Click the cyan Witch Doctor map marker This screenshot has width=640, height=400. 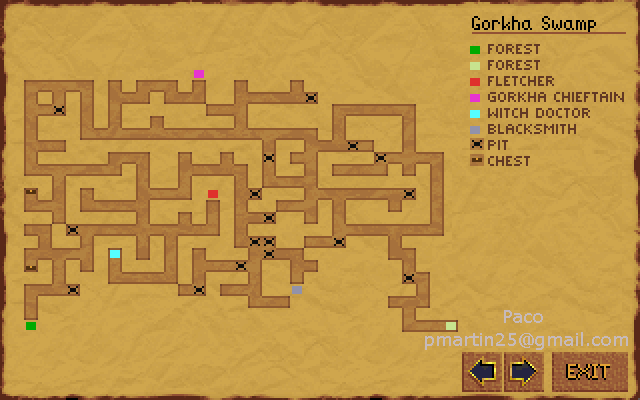pyautogui.click(x=115, y=254)
